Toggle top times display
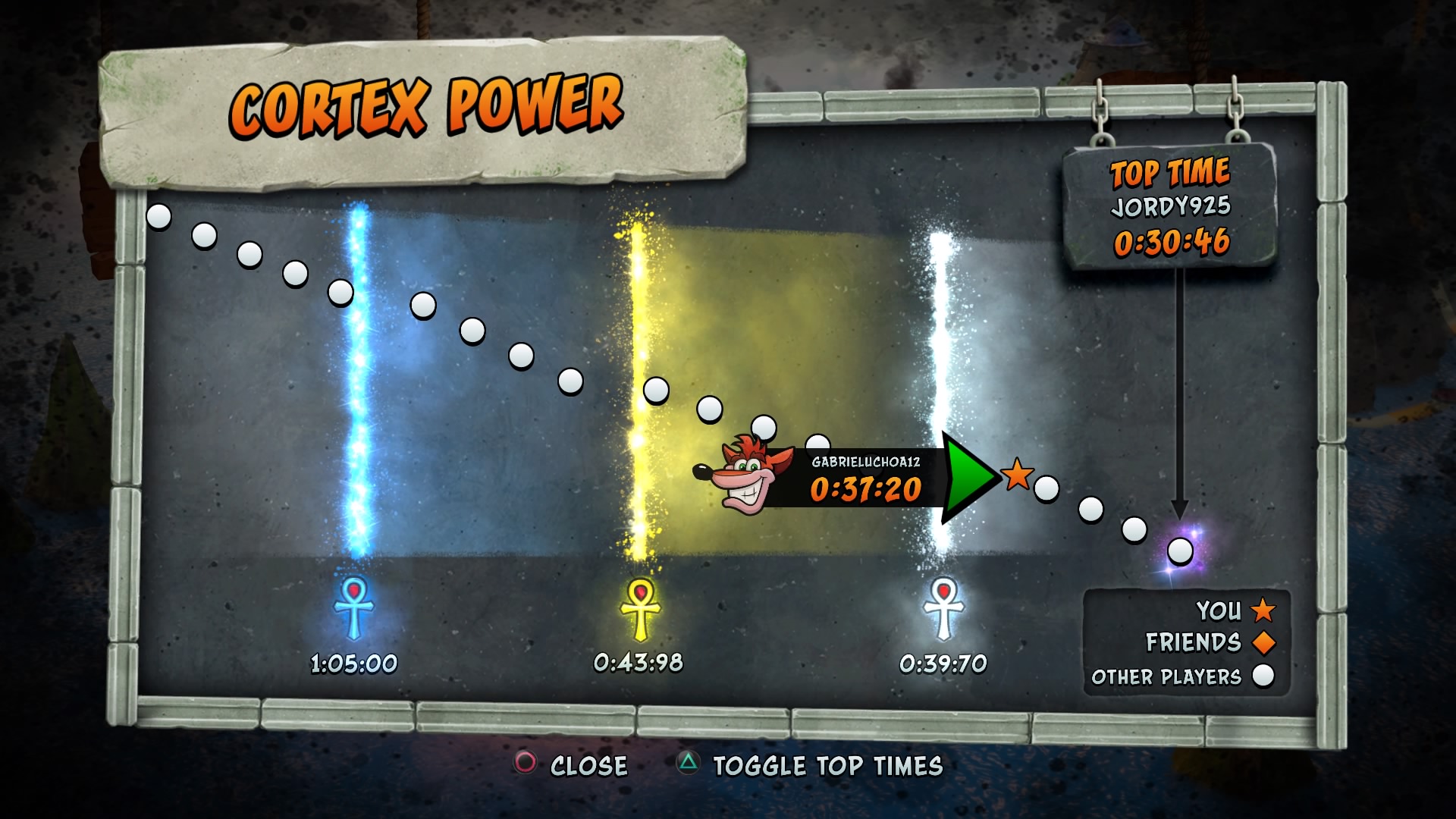Screen dimensions: 1456x819 click(810, 765)
